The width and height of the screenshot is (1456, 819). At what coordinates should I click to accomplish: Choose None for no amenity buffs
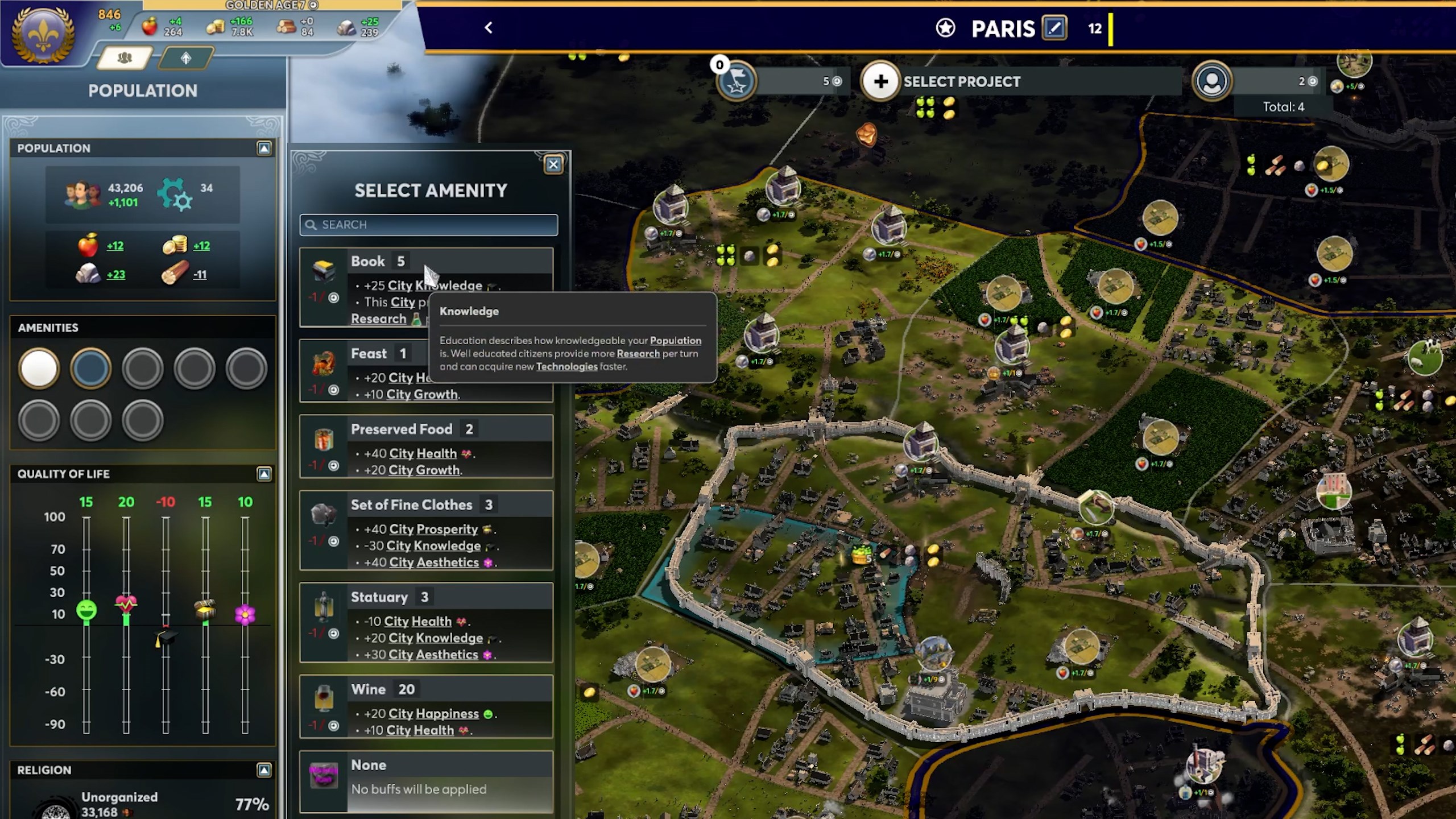click(425, 780)
